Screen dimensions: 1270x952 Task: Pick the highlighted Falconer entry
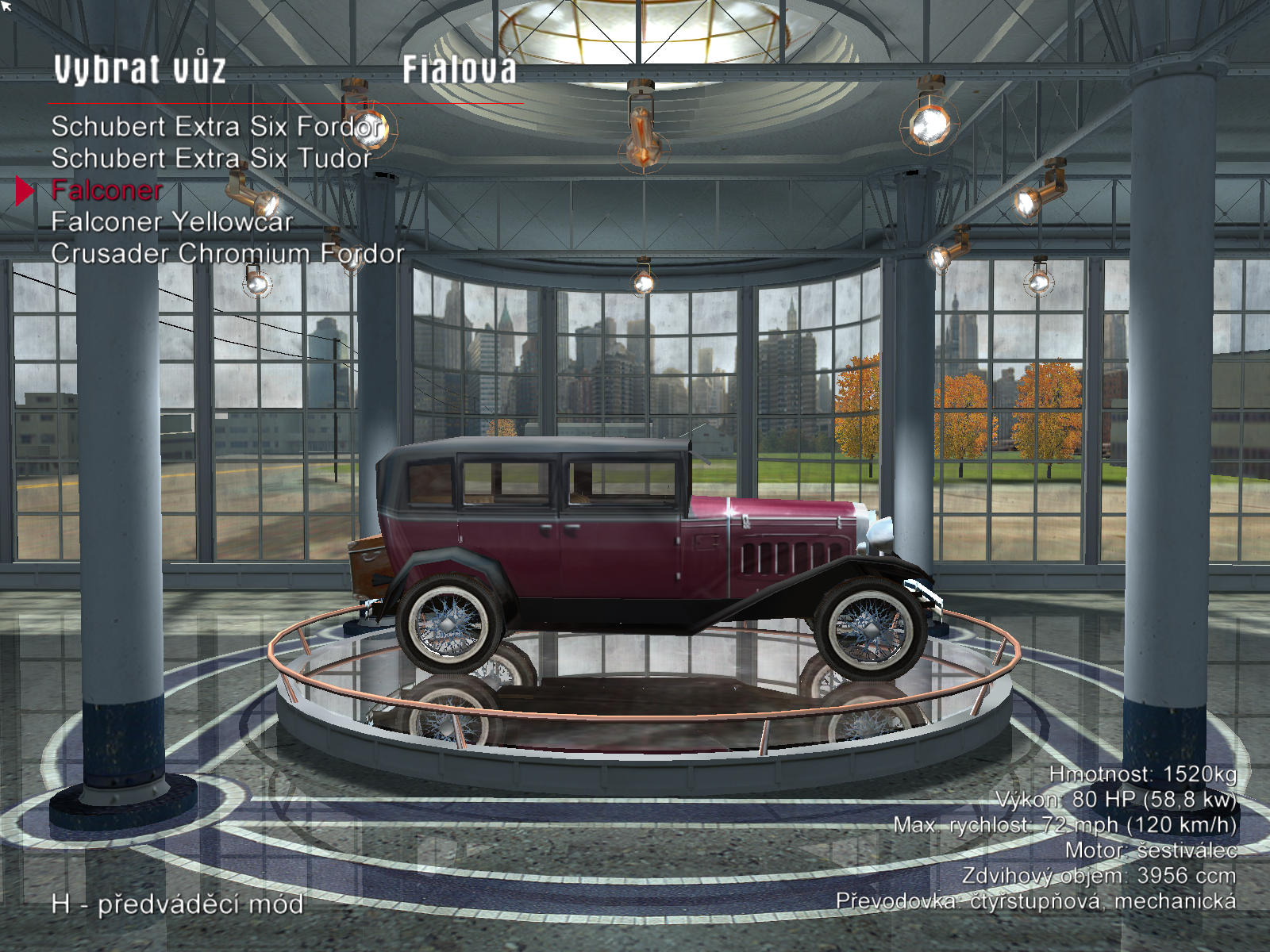point(106,190)
